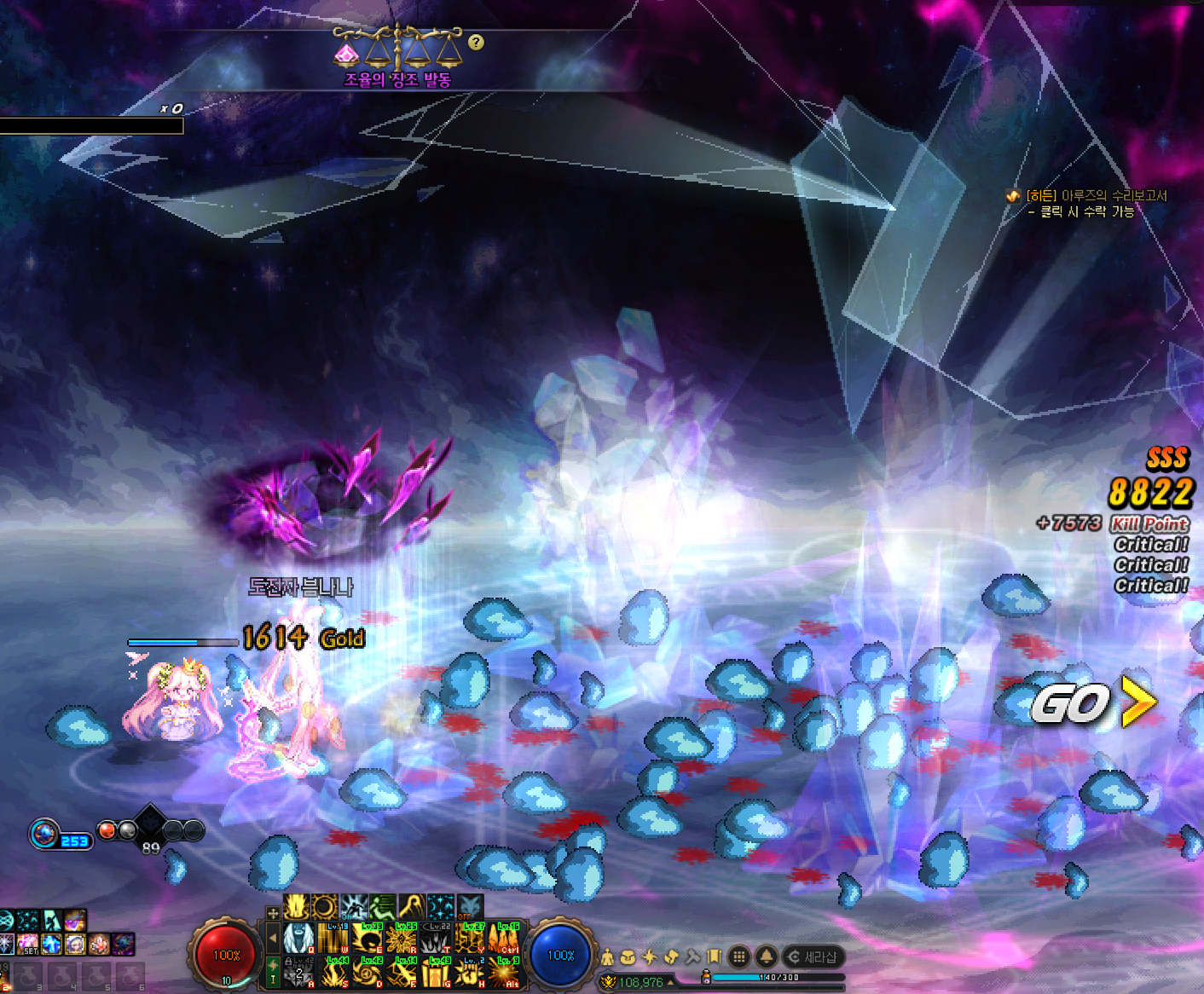
Task: Activate the Lv.9 starburst skill on Alt
Action: tap(504, 972)
